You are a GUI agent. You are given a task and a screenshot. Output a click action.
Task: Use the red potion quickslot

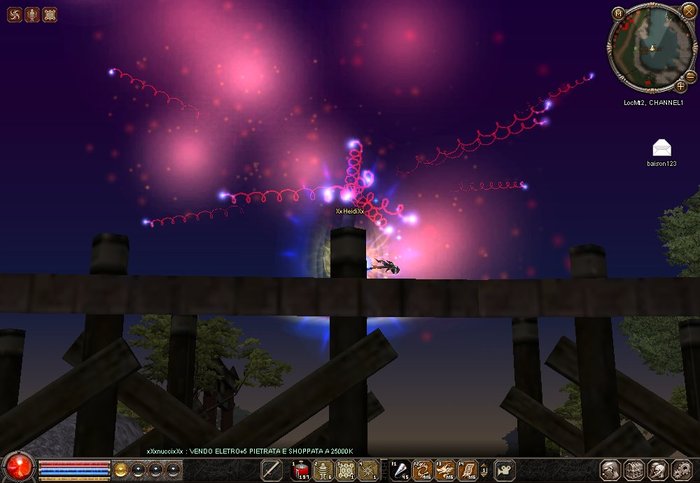click(x=299, y=470)
